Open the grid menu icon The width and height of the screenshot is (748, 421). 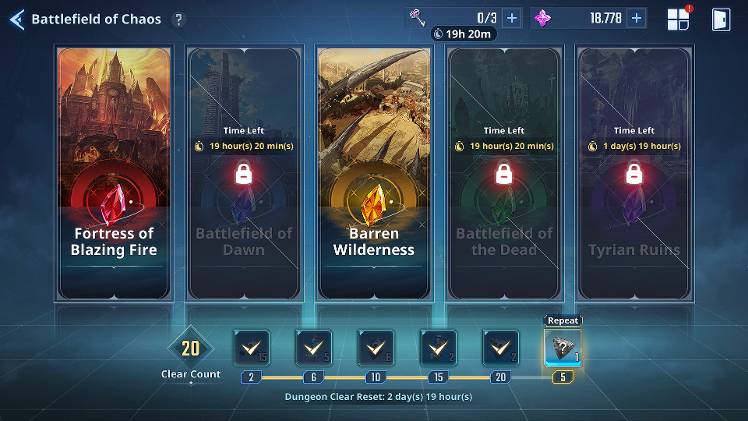679,19
